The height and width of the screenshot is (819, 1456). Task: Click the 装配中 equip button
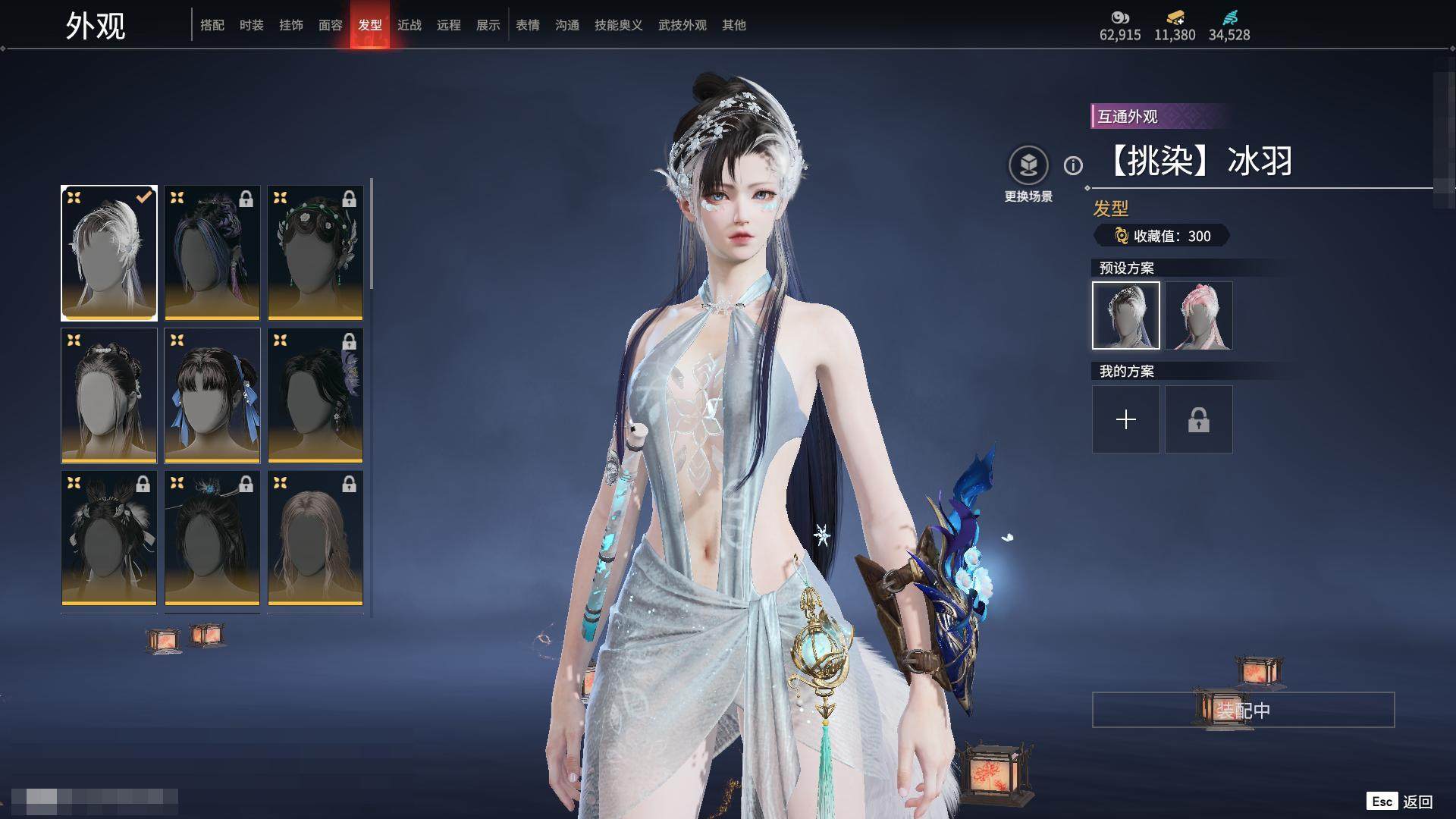[x=1243, y=710]
